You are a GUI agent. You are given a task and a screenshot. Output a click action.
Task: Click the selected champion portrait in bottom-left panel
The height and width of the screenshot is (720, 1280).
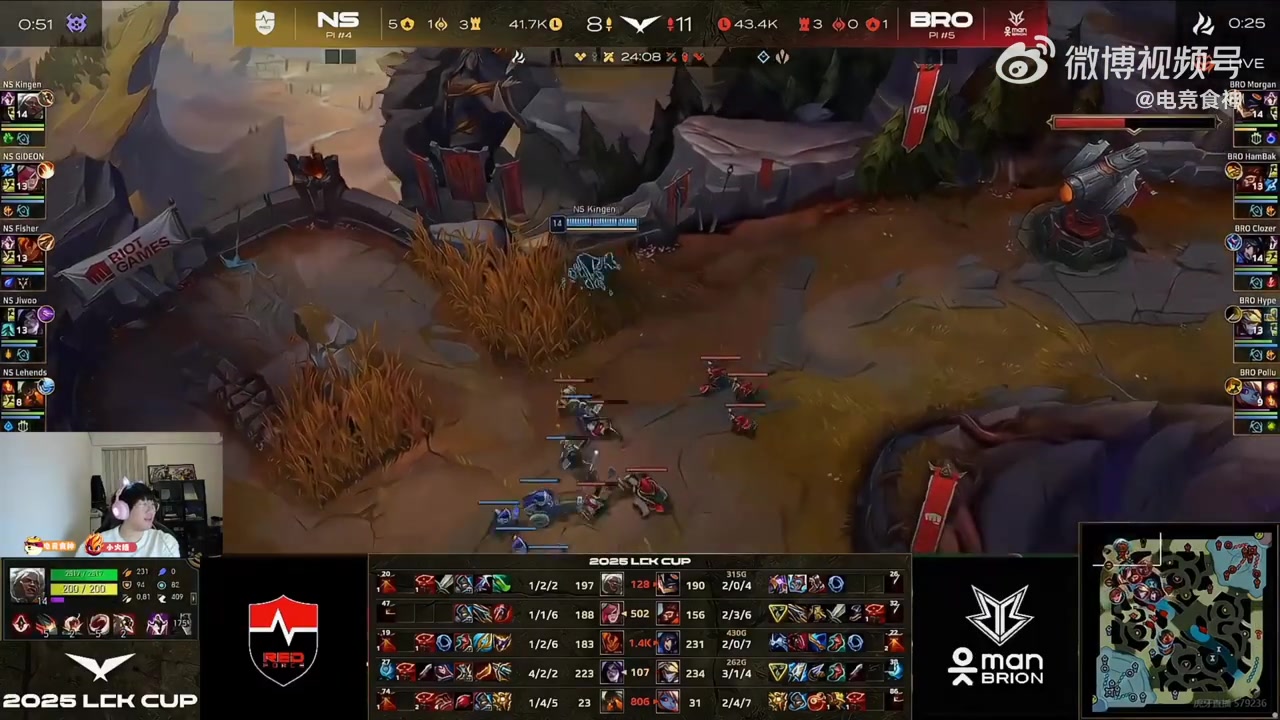(26, 584)
